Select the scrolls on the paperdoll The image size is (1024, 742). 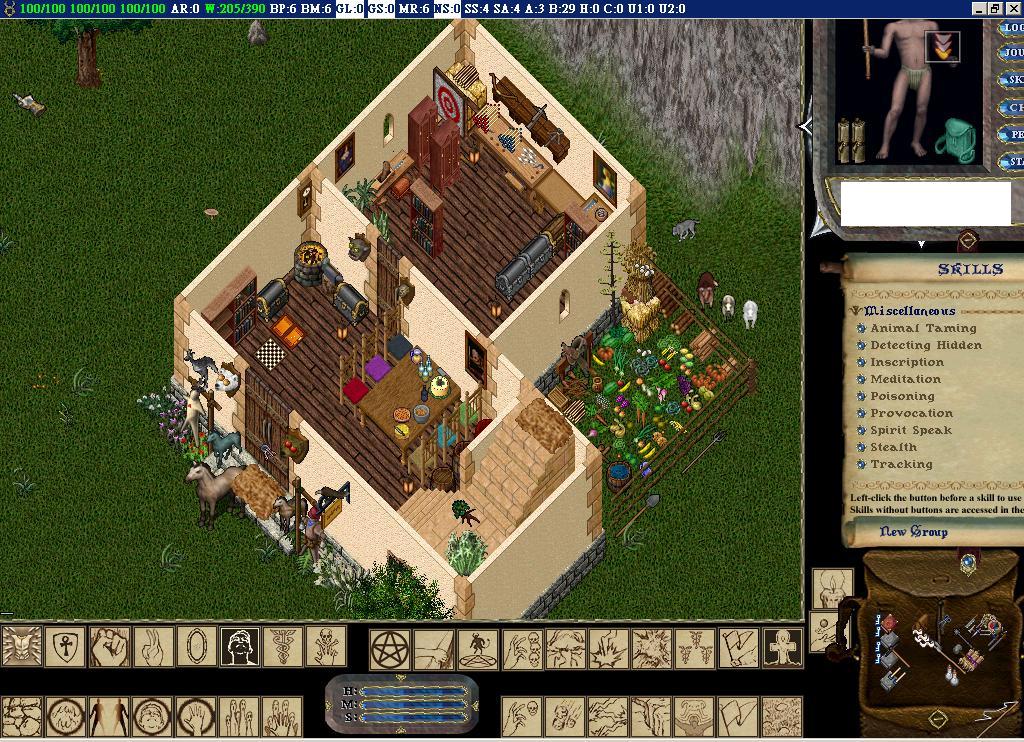click(x=851, y=139)
